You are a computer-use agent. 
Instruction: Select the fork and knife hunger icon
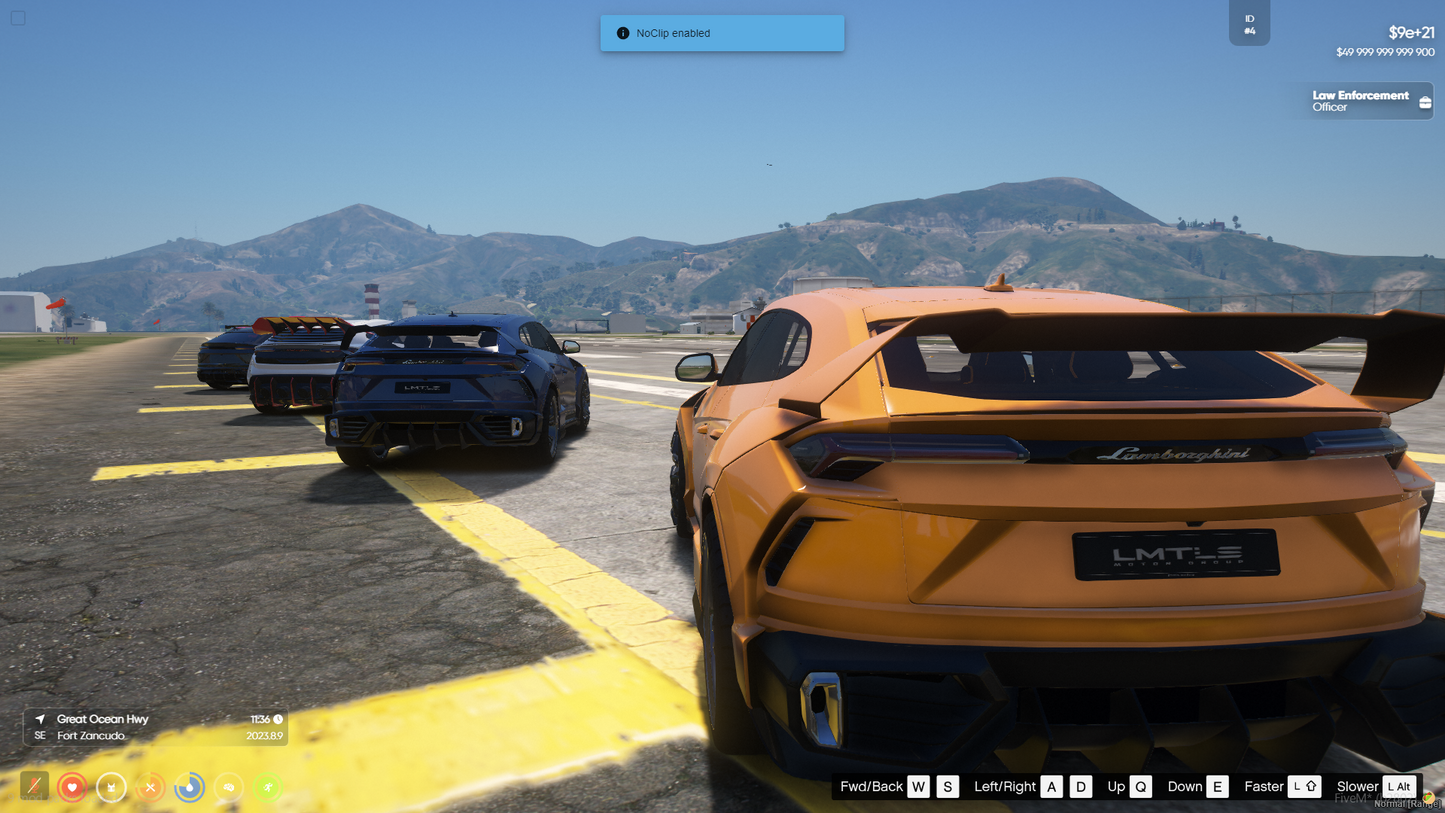pyautogui.click(x=150, y=787)
